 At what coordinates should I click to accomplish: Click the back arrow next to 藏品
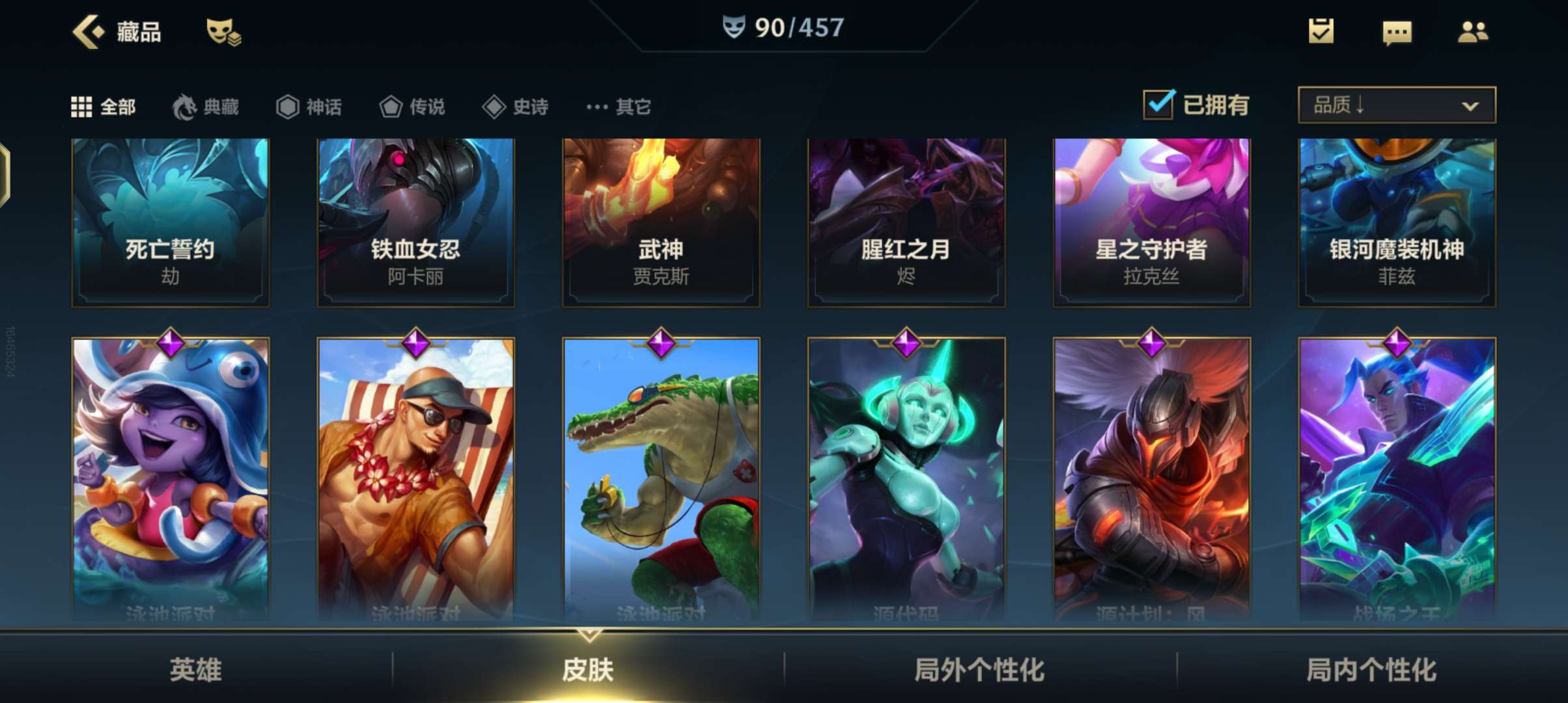[x=88, y=30]
